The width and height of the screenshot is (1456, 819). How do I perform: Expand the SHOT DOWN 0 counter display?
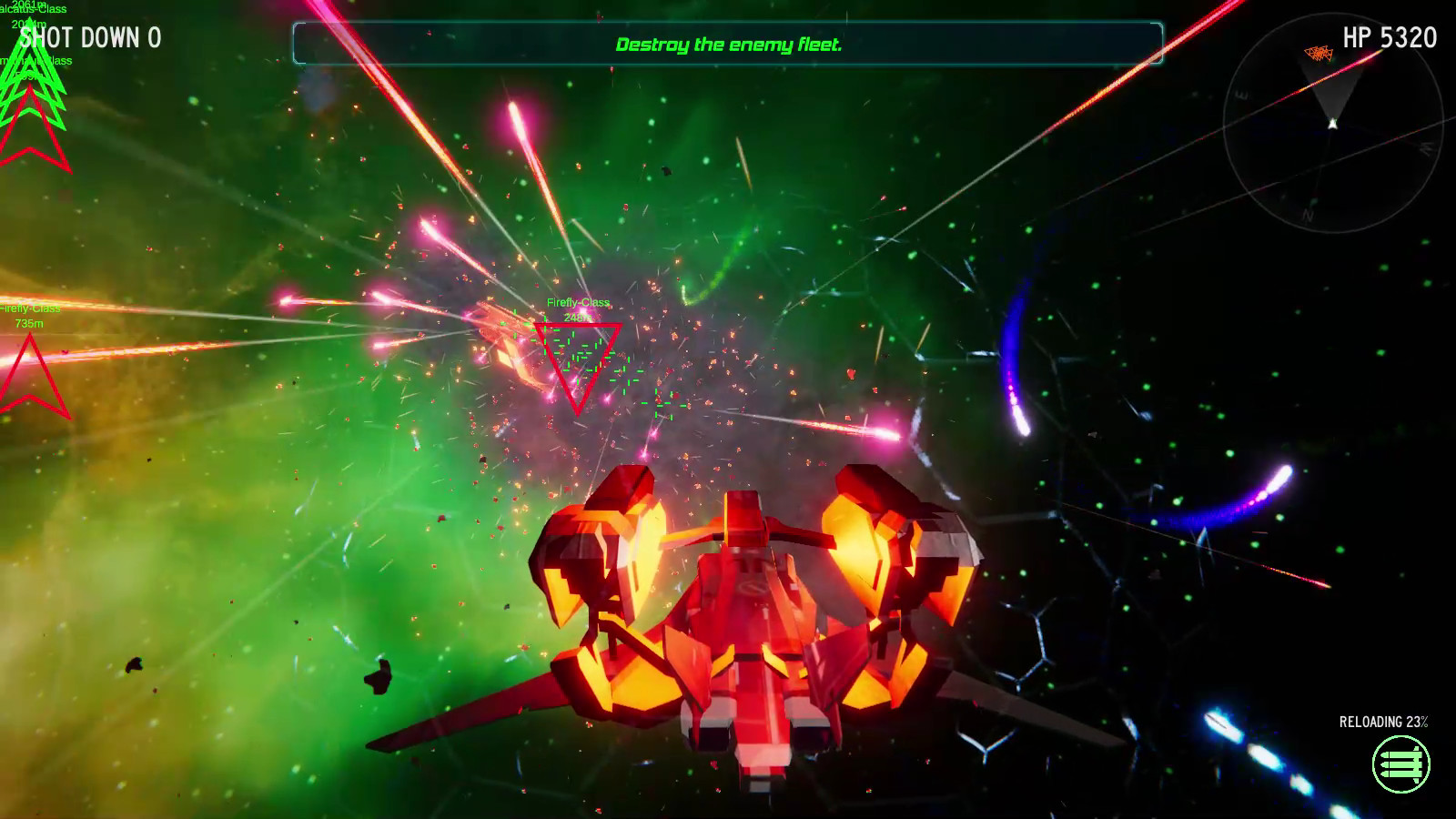[x=91, y=37]
